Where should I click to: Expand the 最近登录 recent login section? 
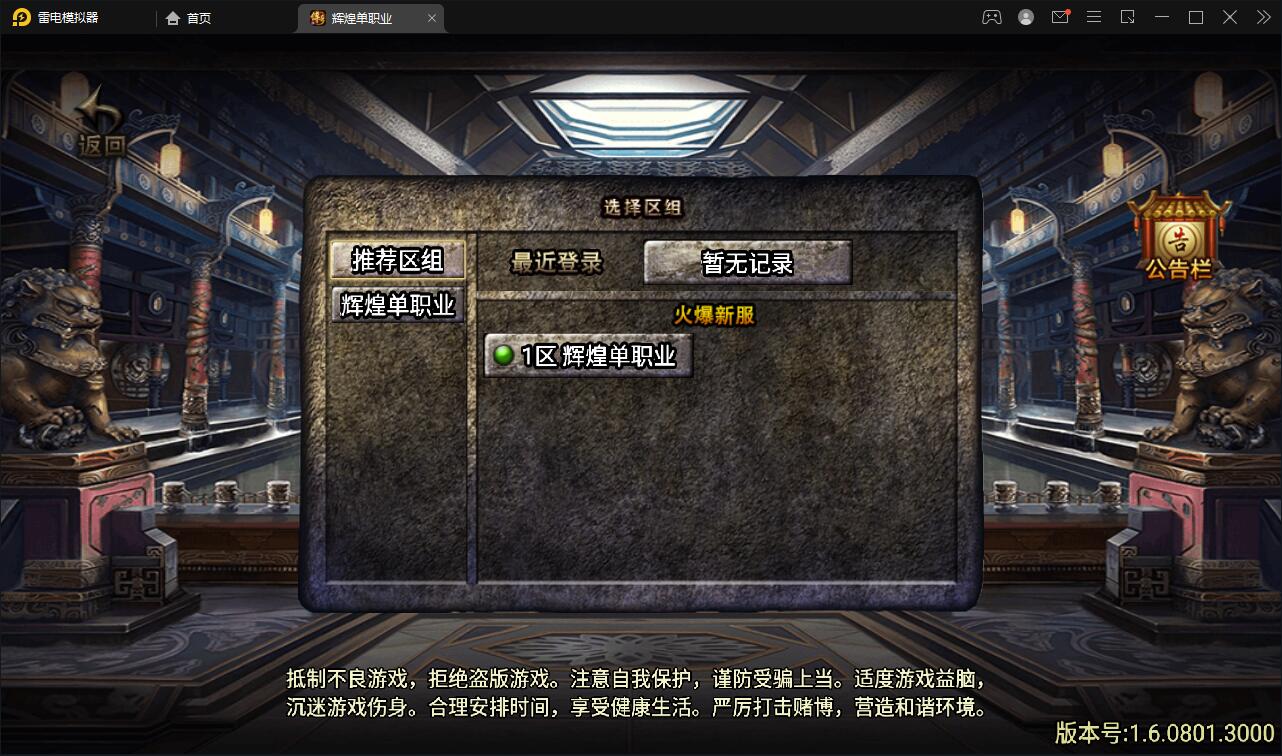pyautogui.click(x=556, y=262)
